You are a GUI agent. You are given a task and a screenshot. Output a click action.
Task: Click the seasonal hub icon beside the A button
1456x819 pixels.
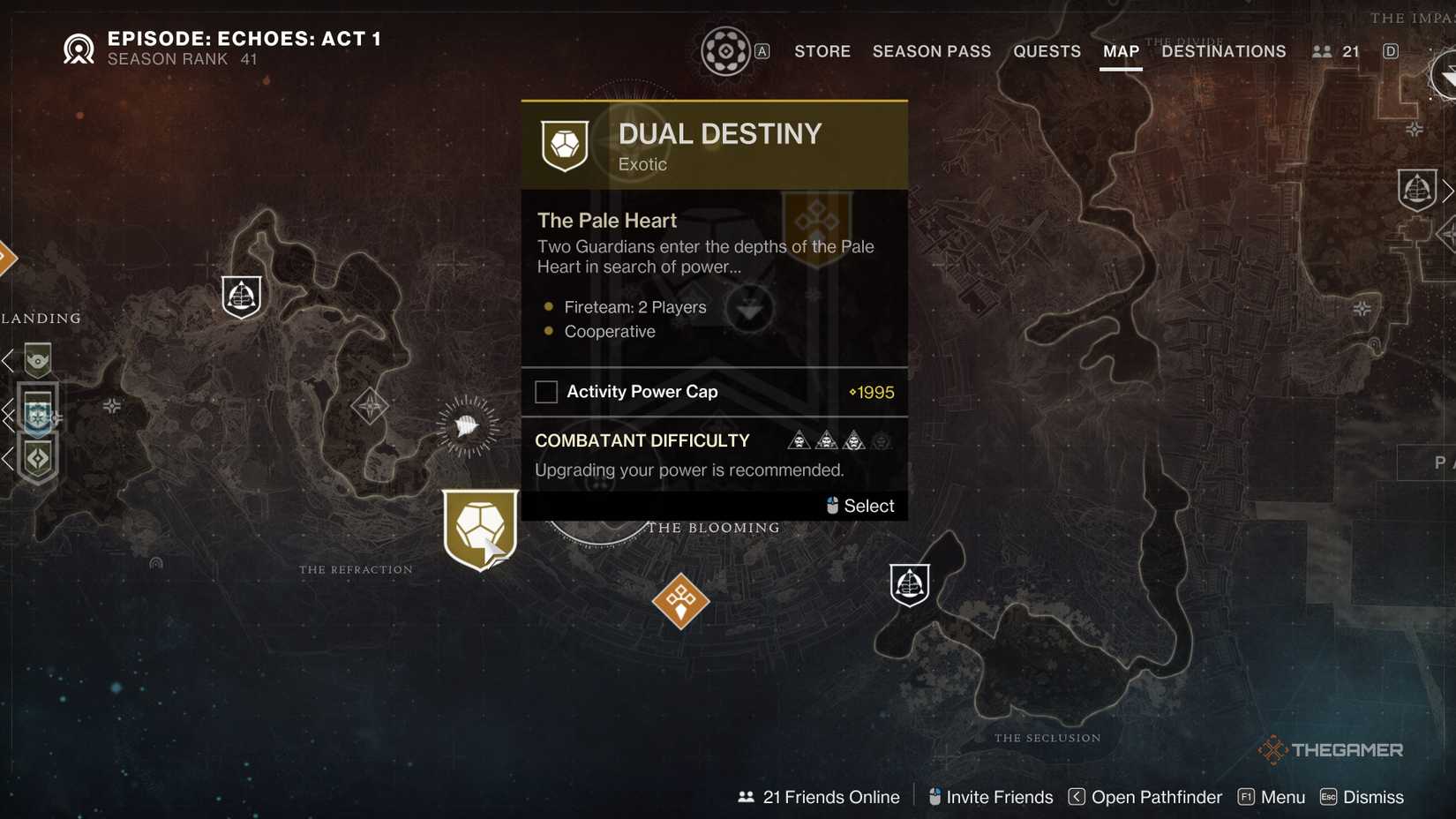(x=726, y=51)
